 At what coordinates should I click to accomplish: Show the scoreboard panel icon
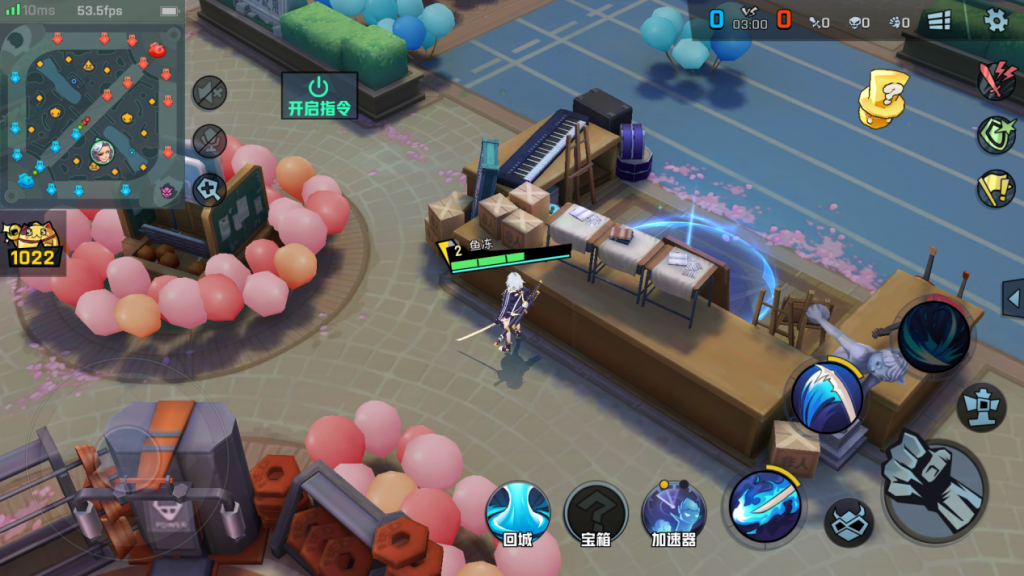(939, 20)
